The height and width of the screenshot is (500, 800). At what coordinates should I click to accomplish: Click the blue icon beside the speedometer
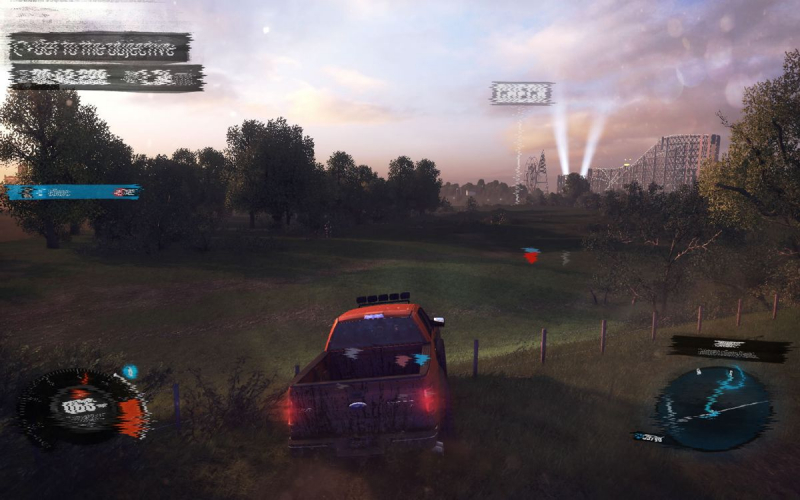tap(130, 372)
